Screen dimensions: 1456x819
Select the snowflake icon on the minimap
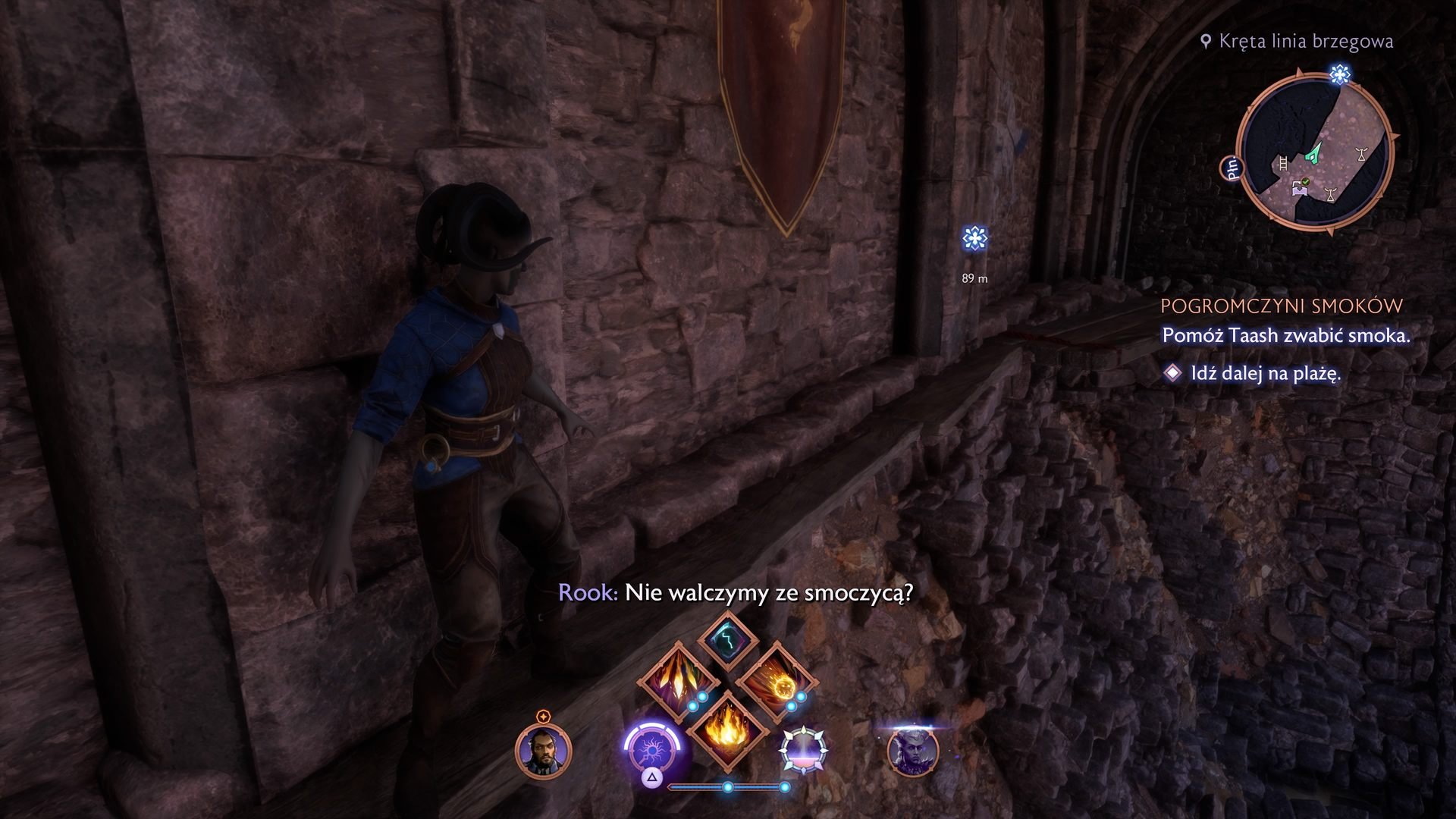click(x=1341, y=74)
